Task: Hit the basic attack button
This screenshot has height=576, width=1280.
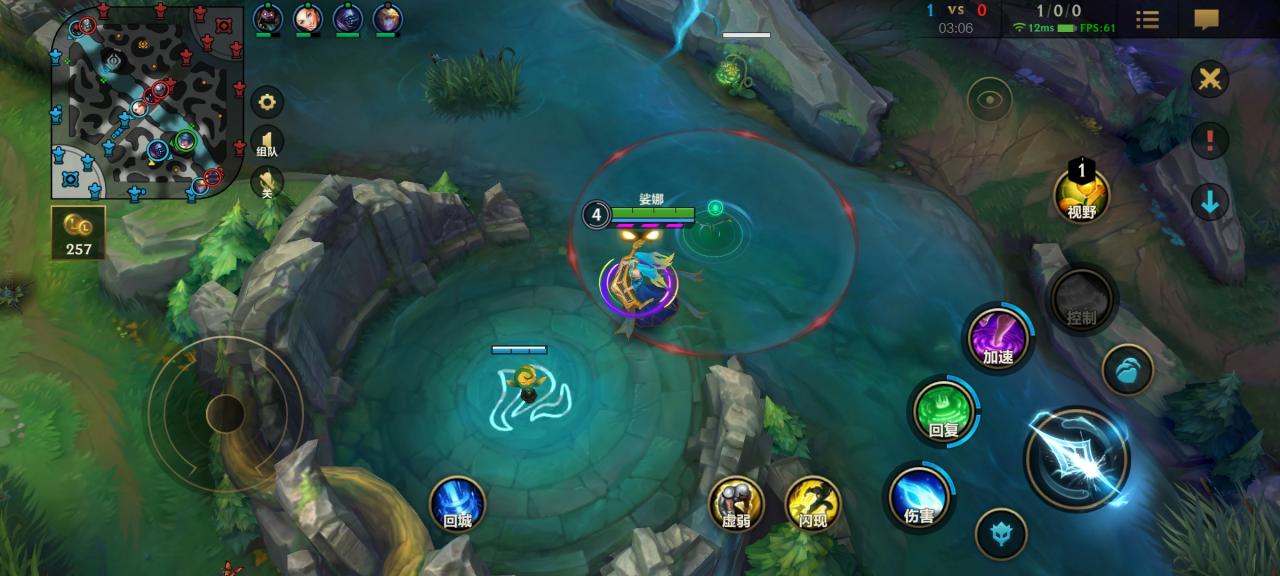Action: pos(1077,458)
